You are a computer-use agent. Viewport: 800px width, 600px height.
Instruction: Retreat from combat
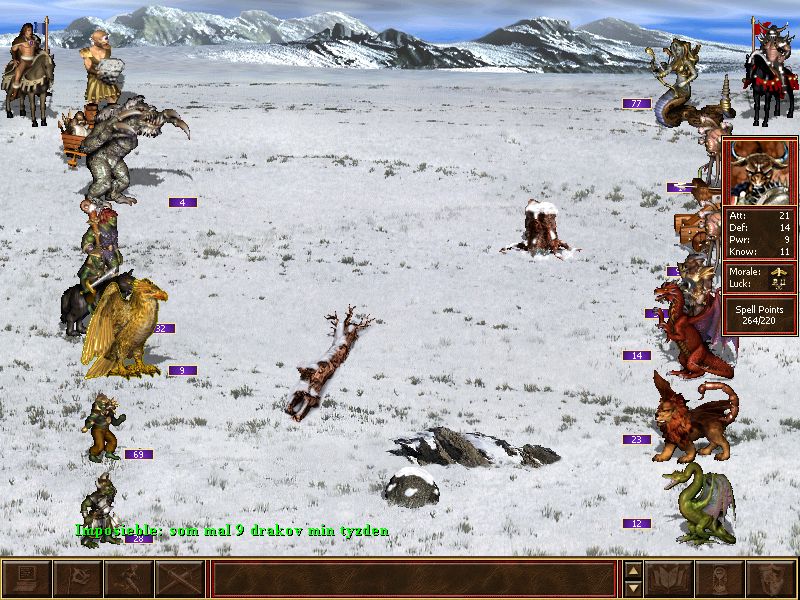click(x=129, y=579)
